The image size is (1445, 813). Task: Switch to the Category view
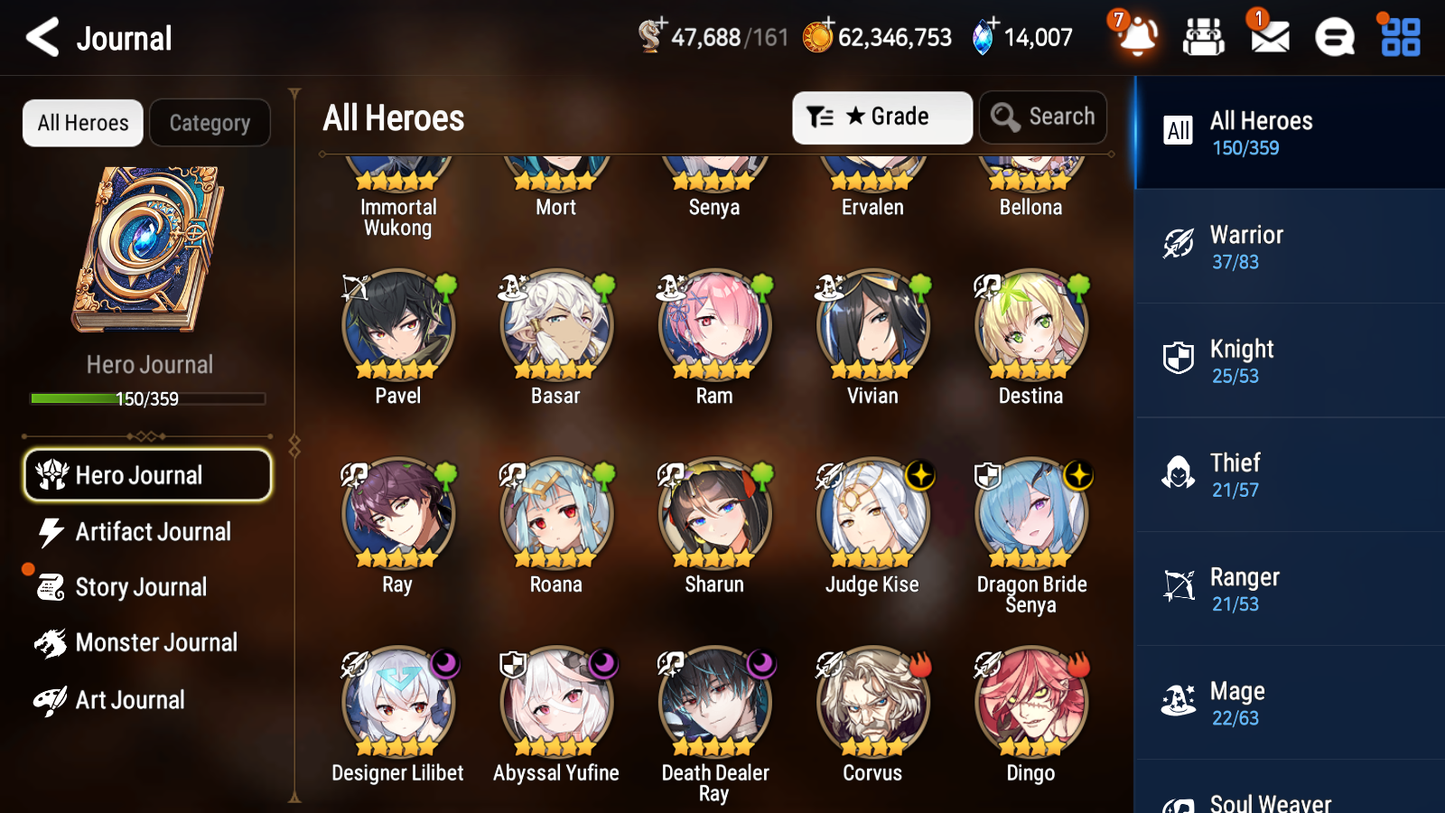(210, 123)
